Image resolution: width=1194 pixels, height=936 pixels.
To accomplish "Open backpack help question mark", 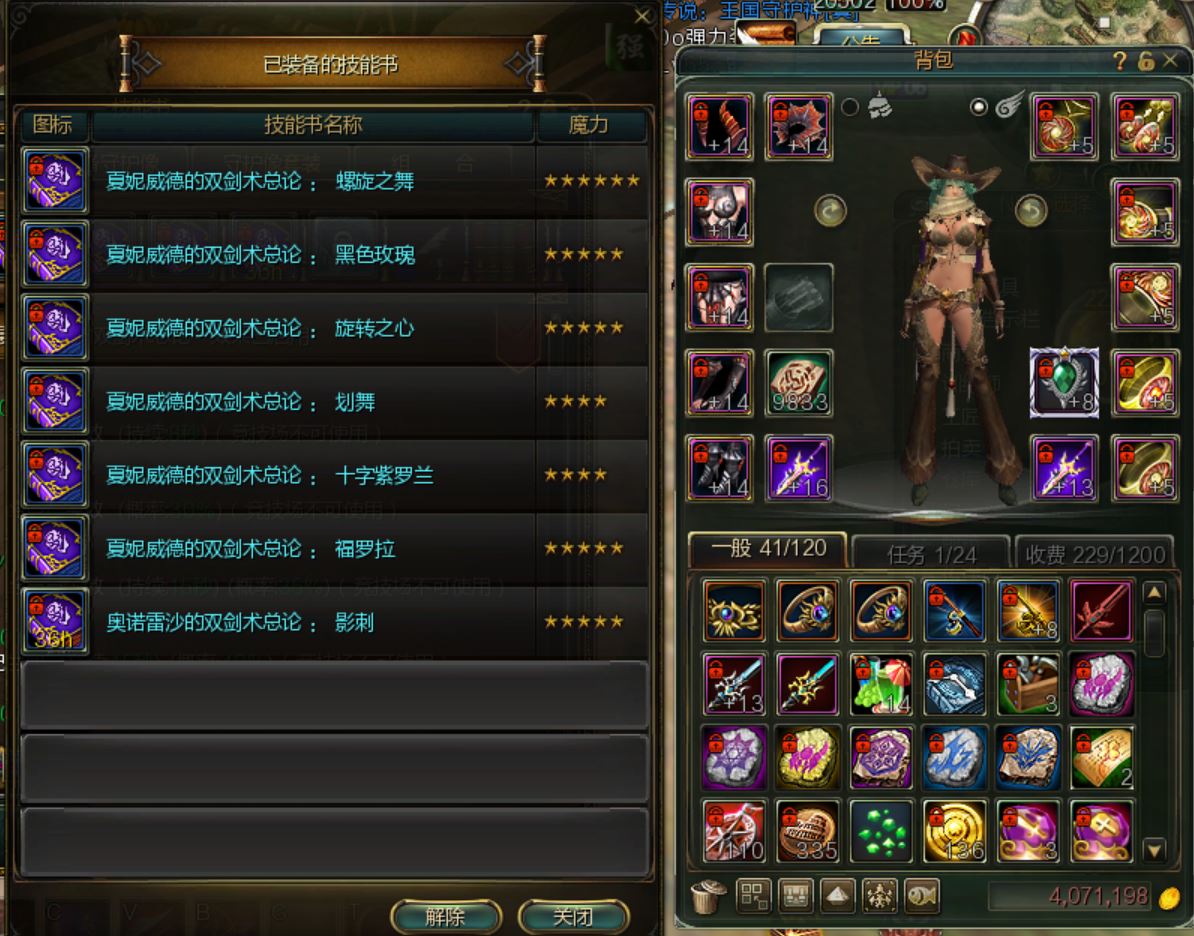I will tap(1121, 62).
